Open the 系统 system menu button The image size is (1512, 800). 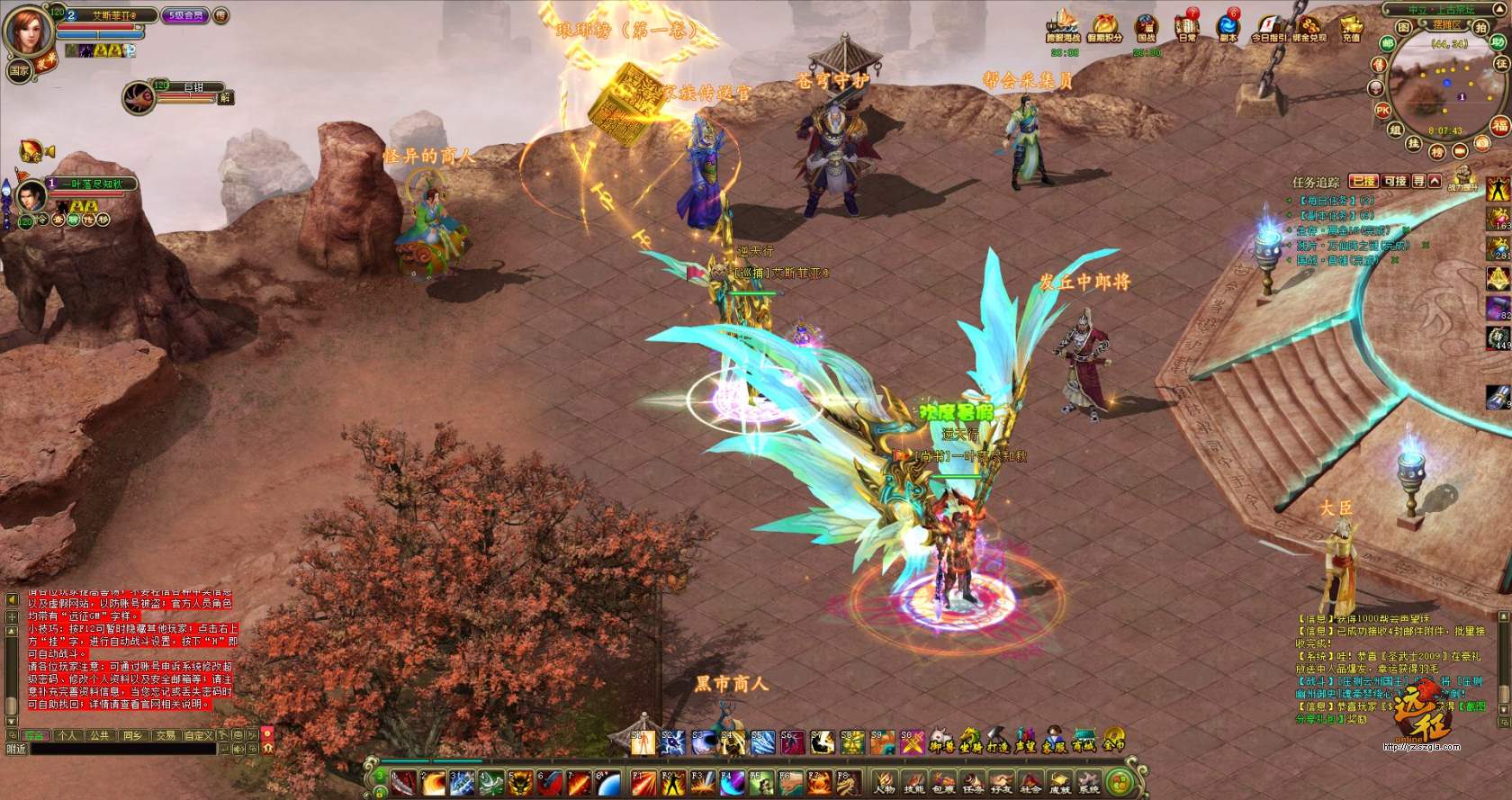coord(1089,782)
